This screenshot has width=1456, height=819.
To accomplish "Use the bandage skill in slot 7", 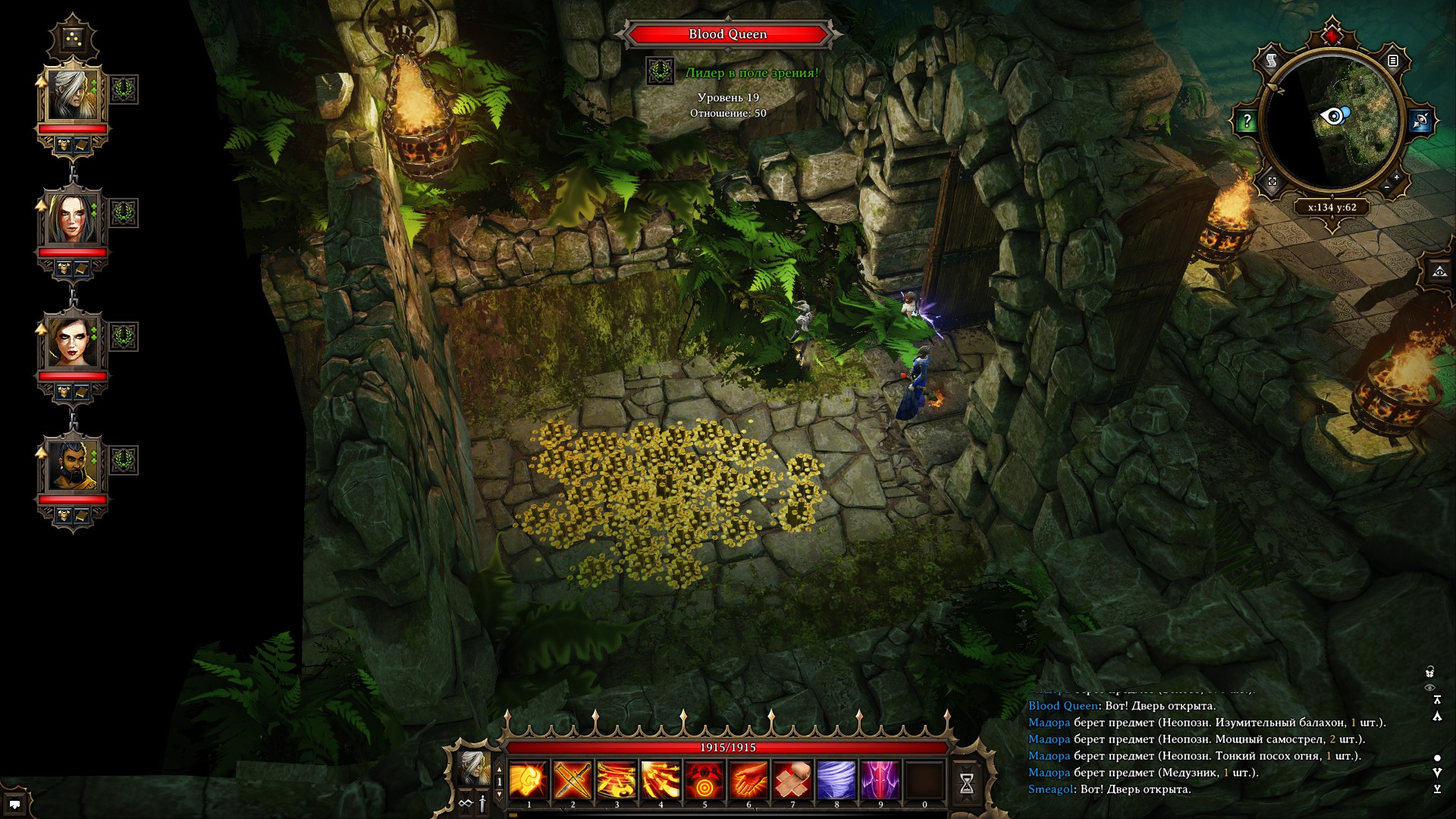I will click(x=792, y=780).
